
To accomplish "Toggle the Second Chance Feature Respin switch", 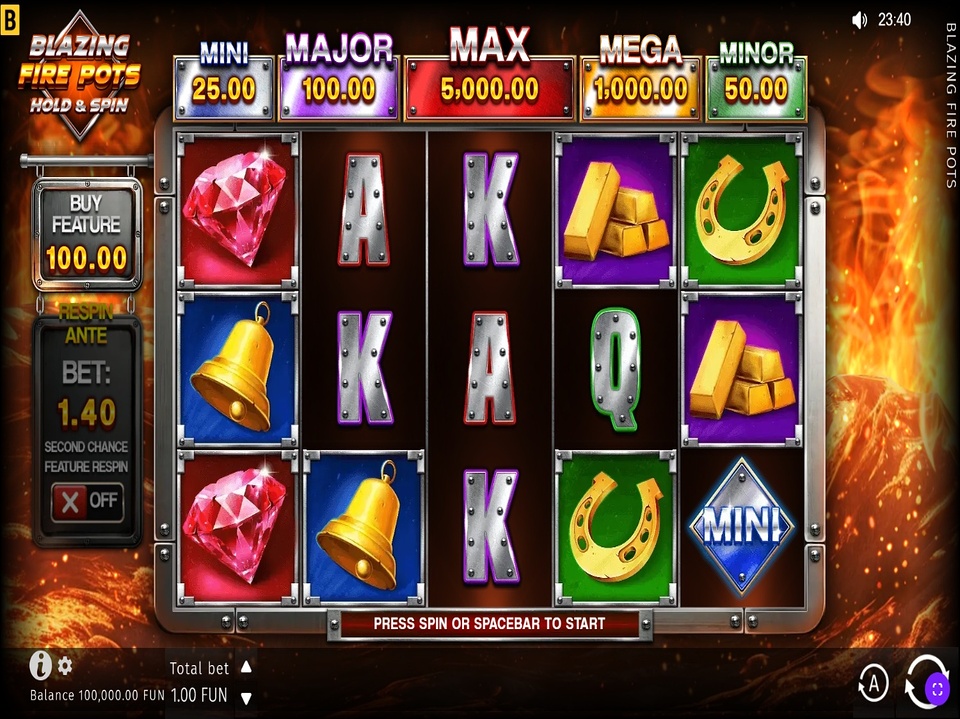I will (88, 501).
